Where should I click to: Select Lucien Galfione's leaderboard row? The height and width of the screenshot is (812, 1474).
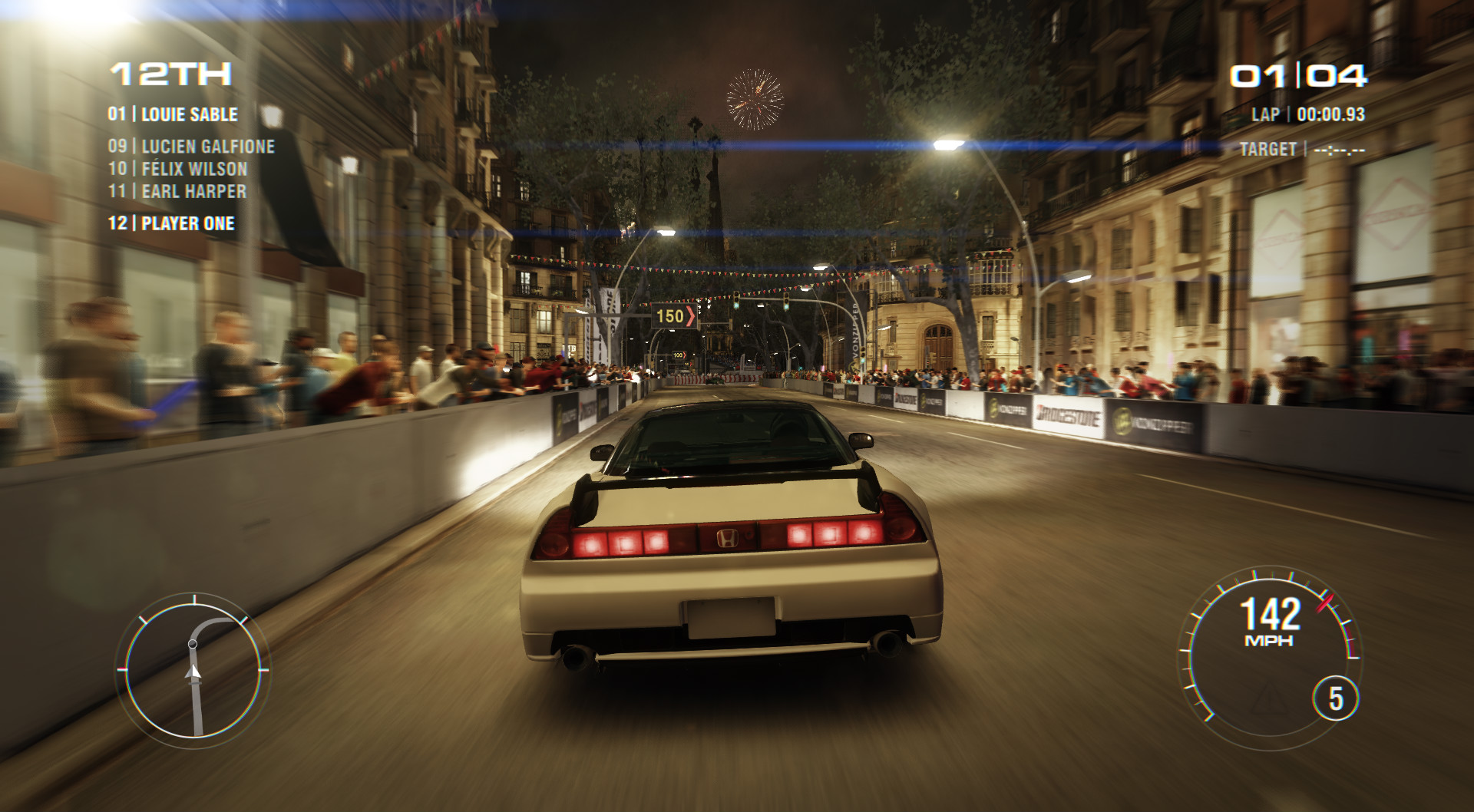(x=191, y=146)
